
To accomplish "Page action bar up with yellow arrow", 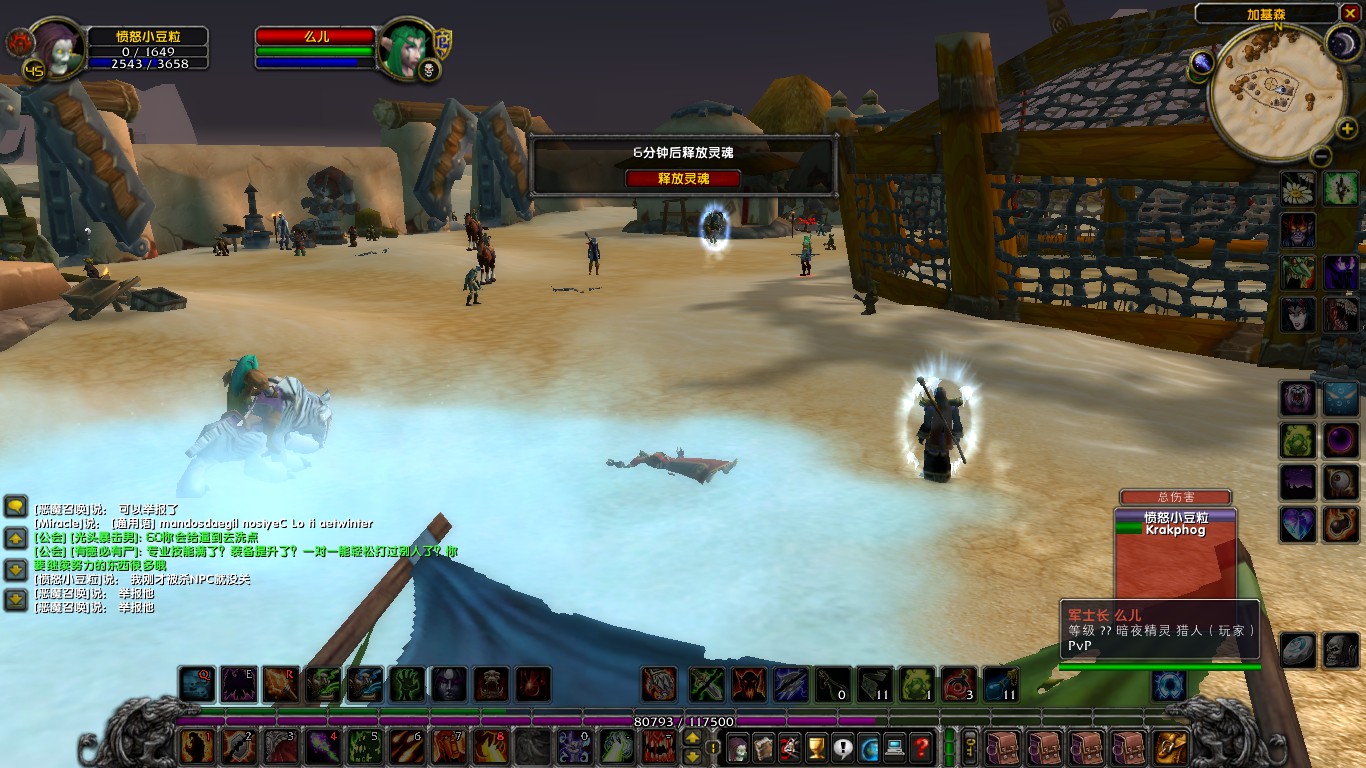I will (692, 737).
